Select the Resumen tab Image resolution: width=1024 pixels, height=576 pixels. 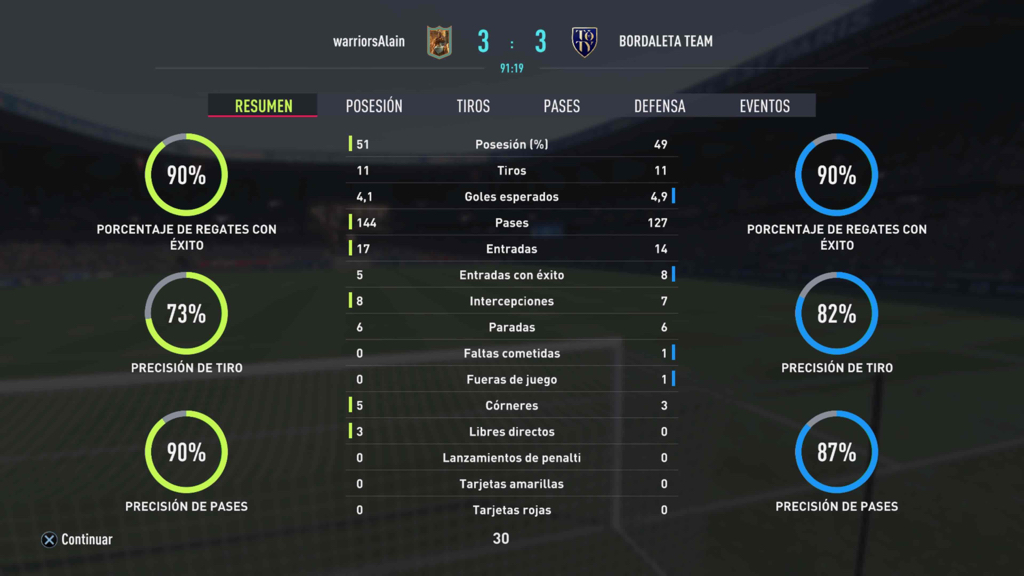(263, 106)
